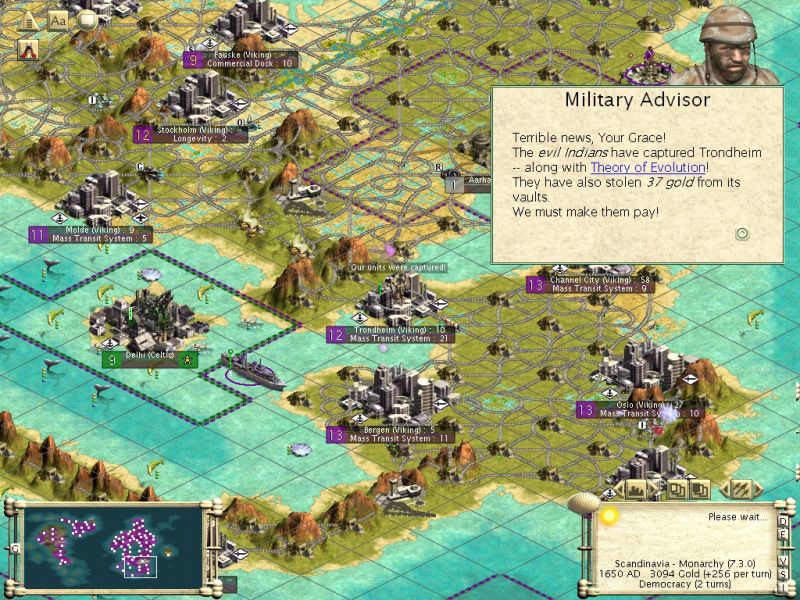Click the triple arrows unit button
The width and height of the screenshot is (800, 600).
[741, 489]
